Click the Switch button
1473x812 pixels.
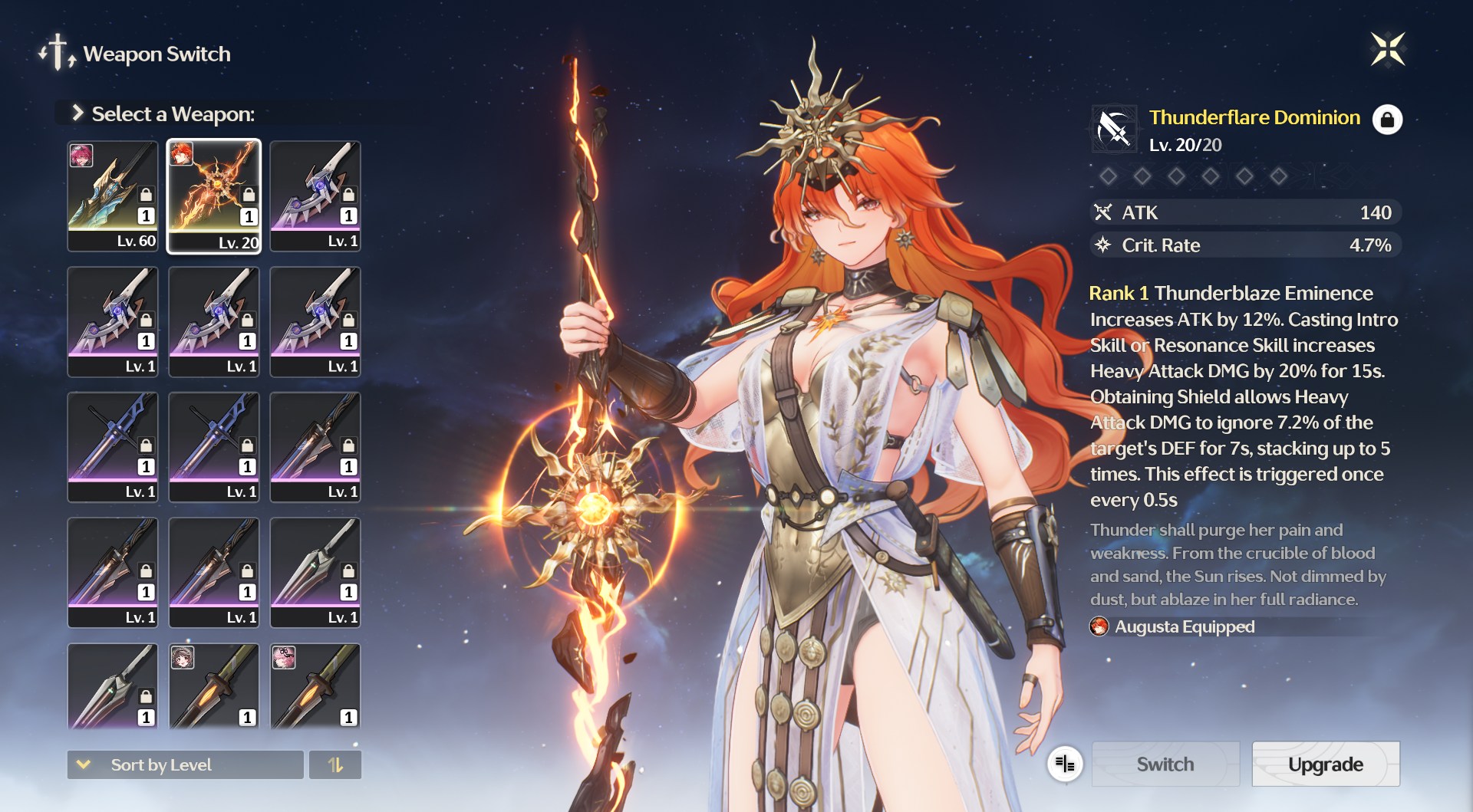(x=1165, y=764)
